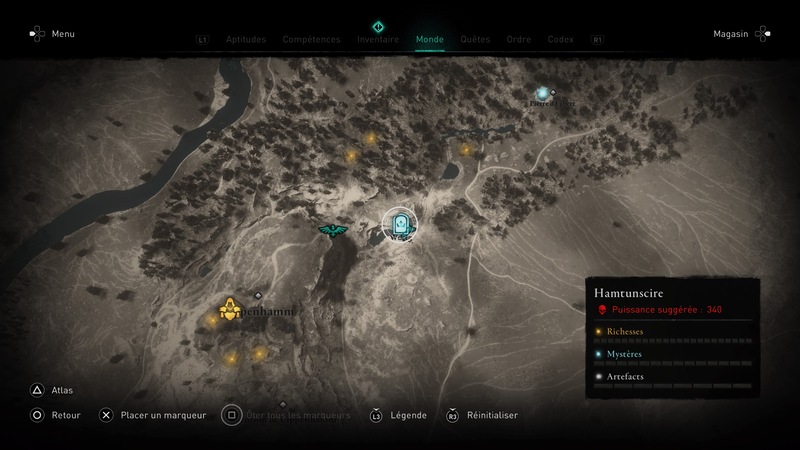The image size is (800, 450).
Task: Choose Retour to go back
Action: [x=65, y=415]
